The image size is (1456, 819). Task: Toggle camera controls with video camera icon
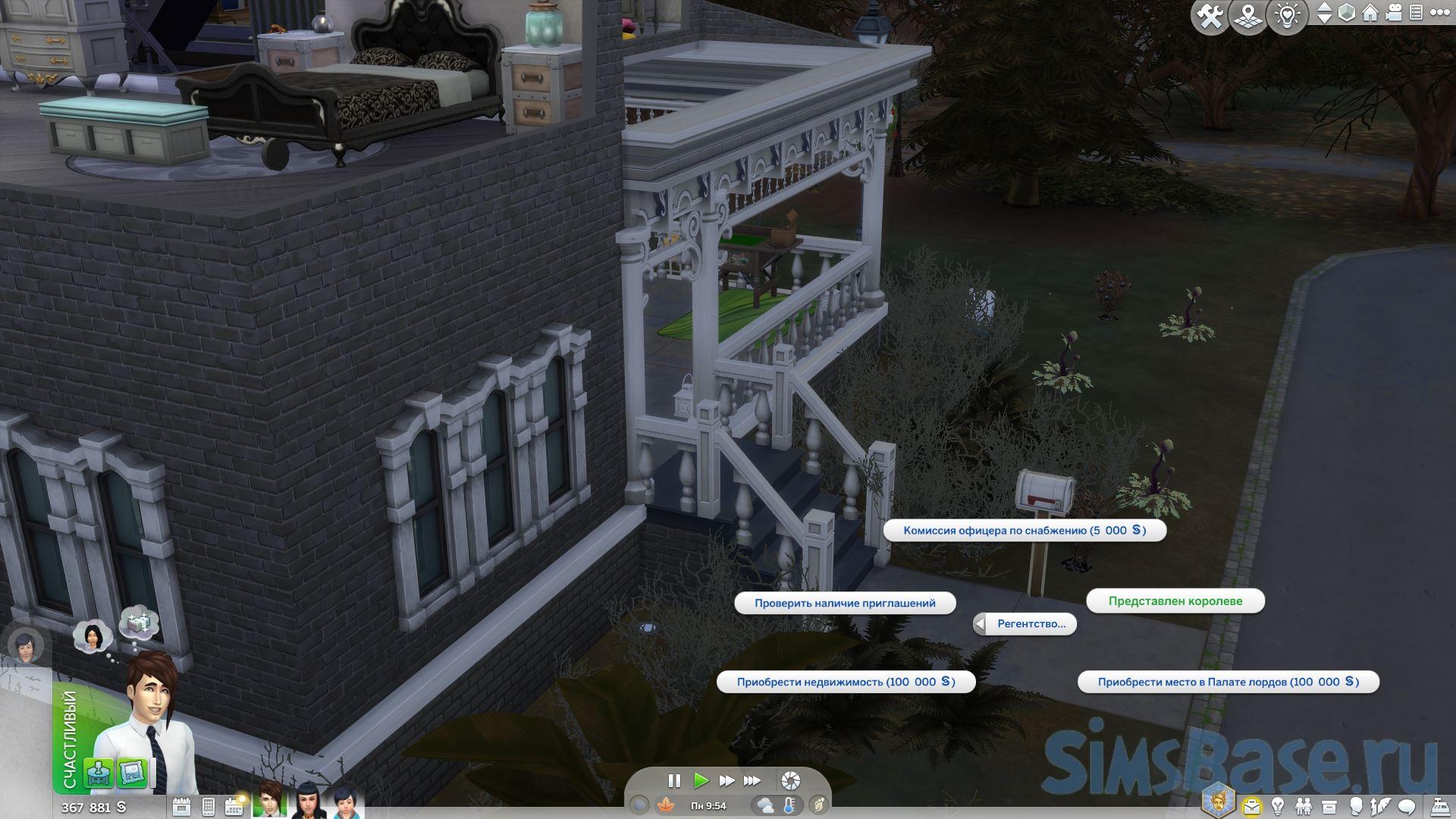pyautogui.click(x=1393, y=13)
